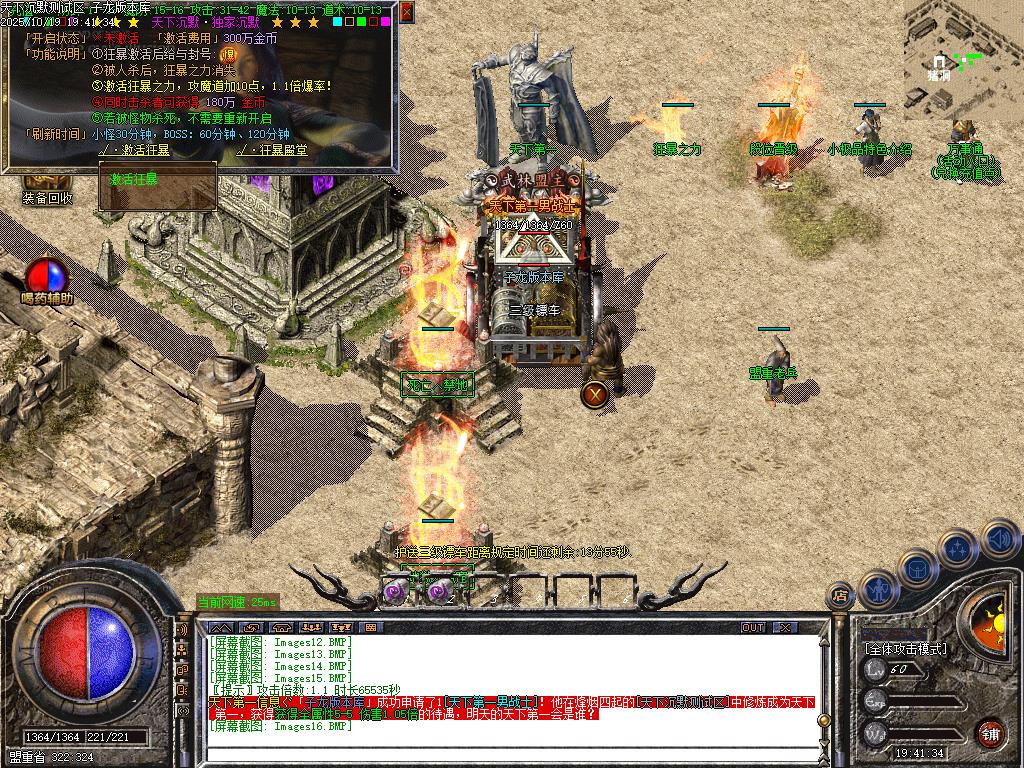Switch the 全体攻击模式 attack mode label

click(905, 649)
